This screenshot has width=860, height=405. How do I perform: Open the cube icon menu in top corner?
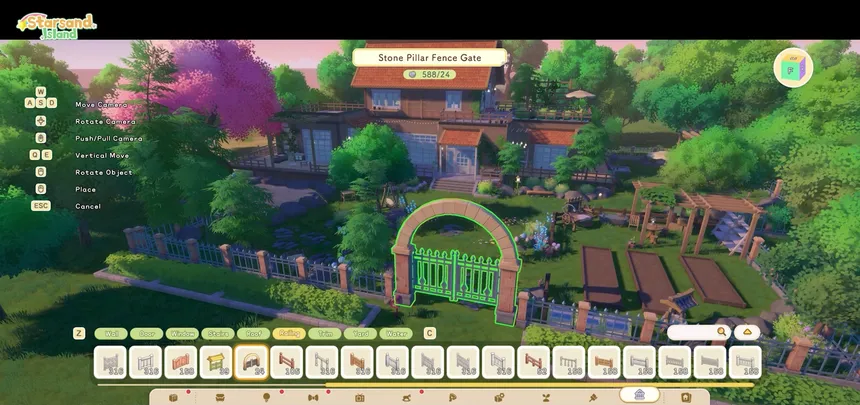pyautogui.click(x=793, y=68)
